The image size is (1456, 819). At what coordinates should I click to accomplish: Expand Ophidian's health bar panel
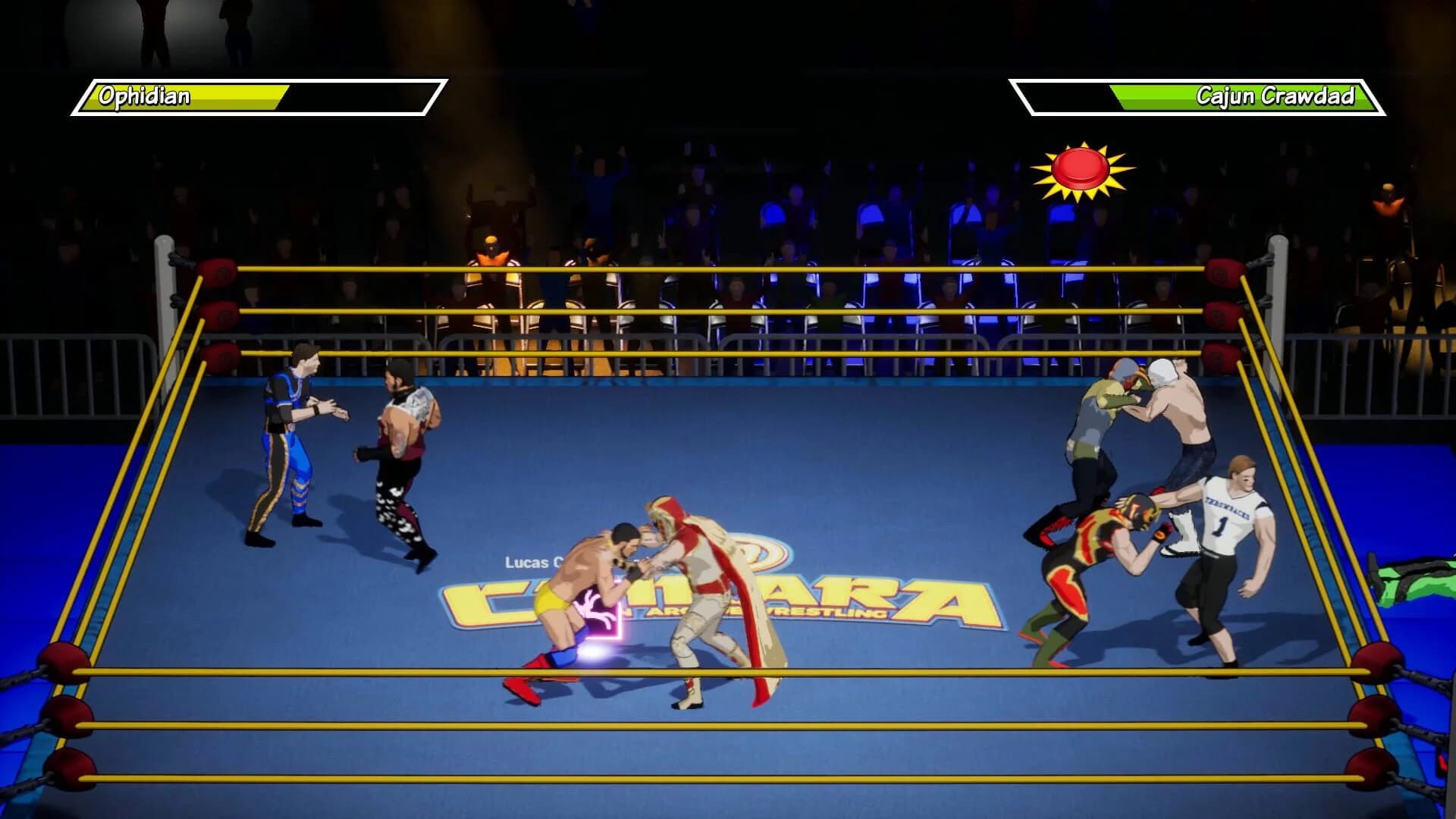tap(258, 97)
